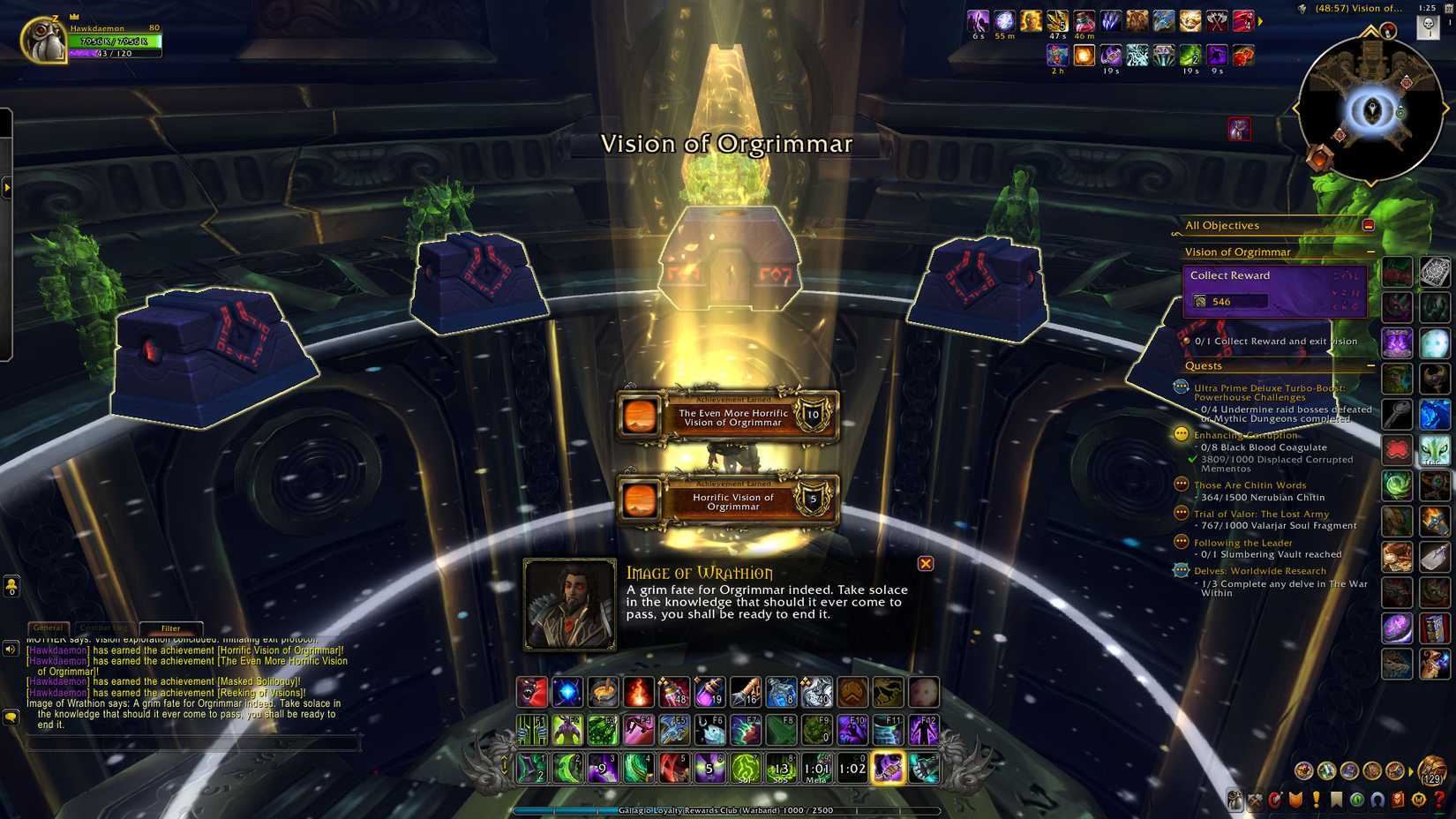Collapse the Quests section in objectives tracker
Screen dimensions: 1456x819
tap(1370, 364)
